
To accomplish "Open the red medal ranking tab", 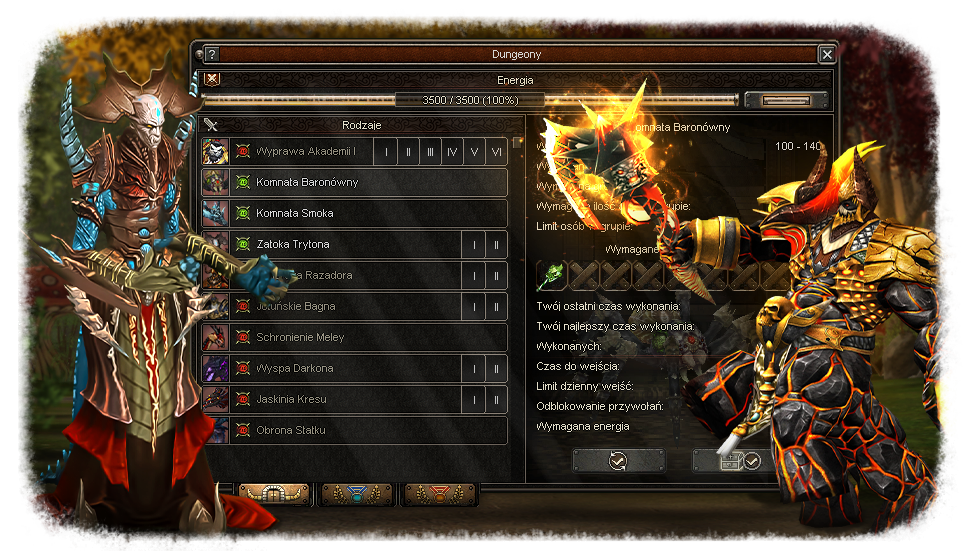I will (x=440, y=493).
